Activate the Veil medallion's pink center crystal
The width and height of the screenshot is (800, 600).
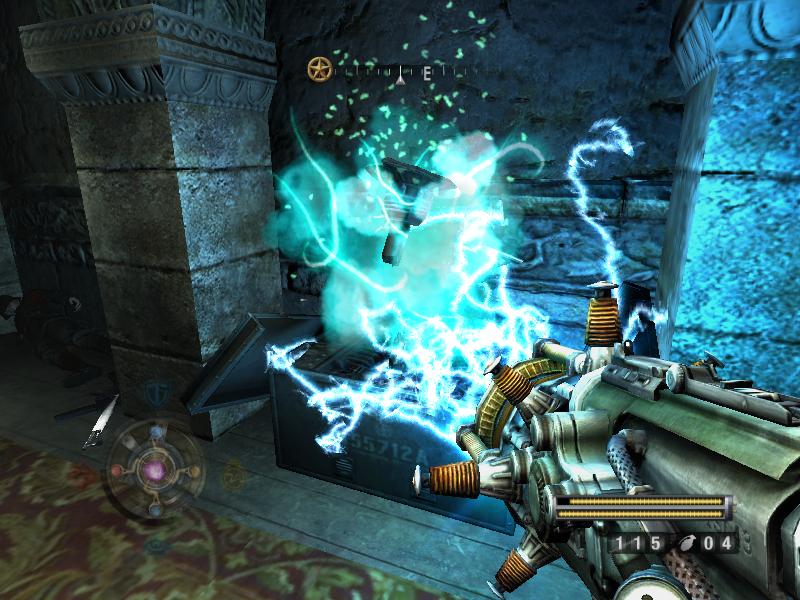155,468
